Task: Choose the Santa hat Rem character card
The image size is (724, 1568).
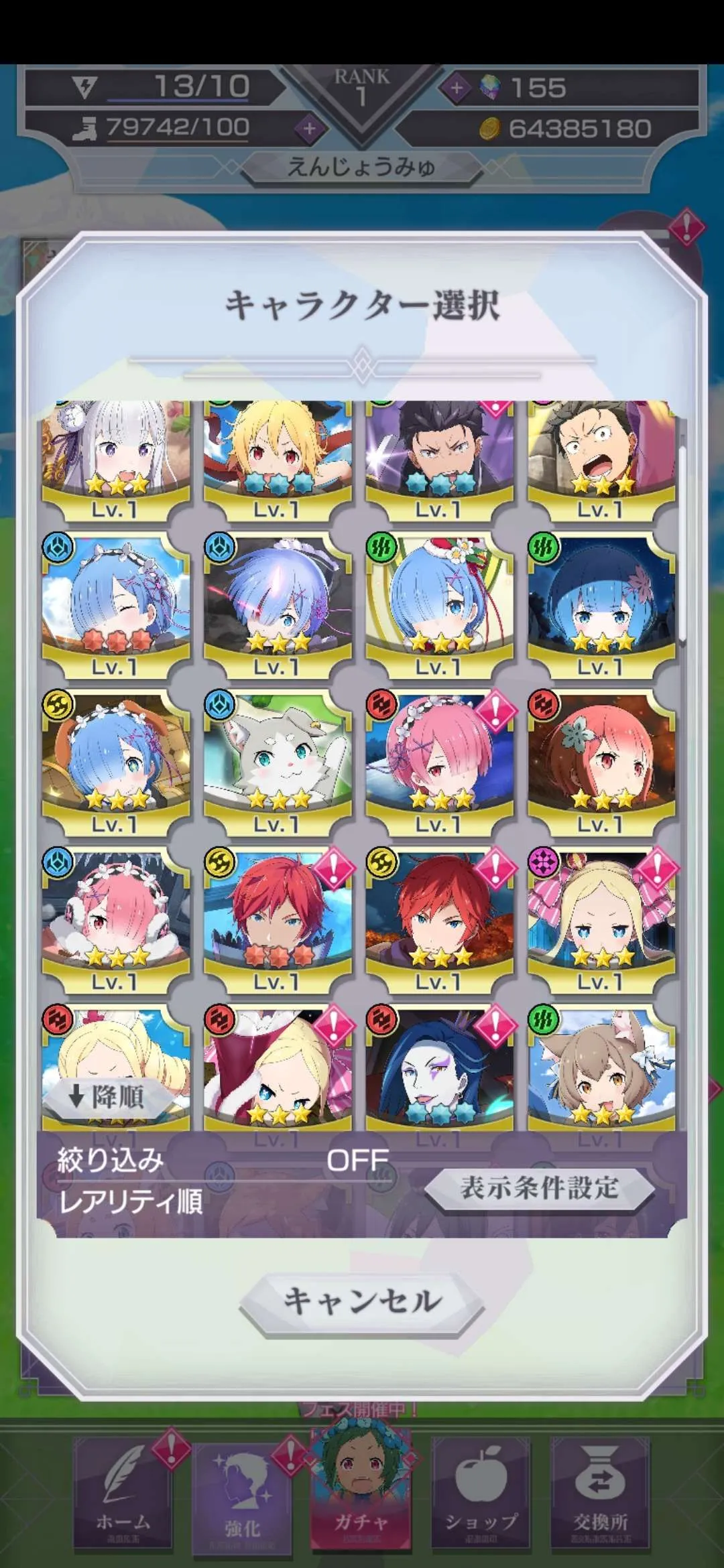Action: 440,603
